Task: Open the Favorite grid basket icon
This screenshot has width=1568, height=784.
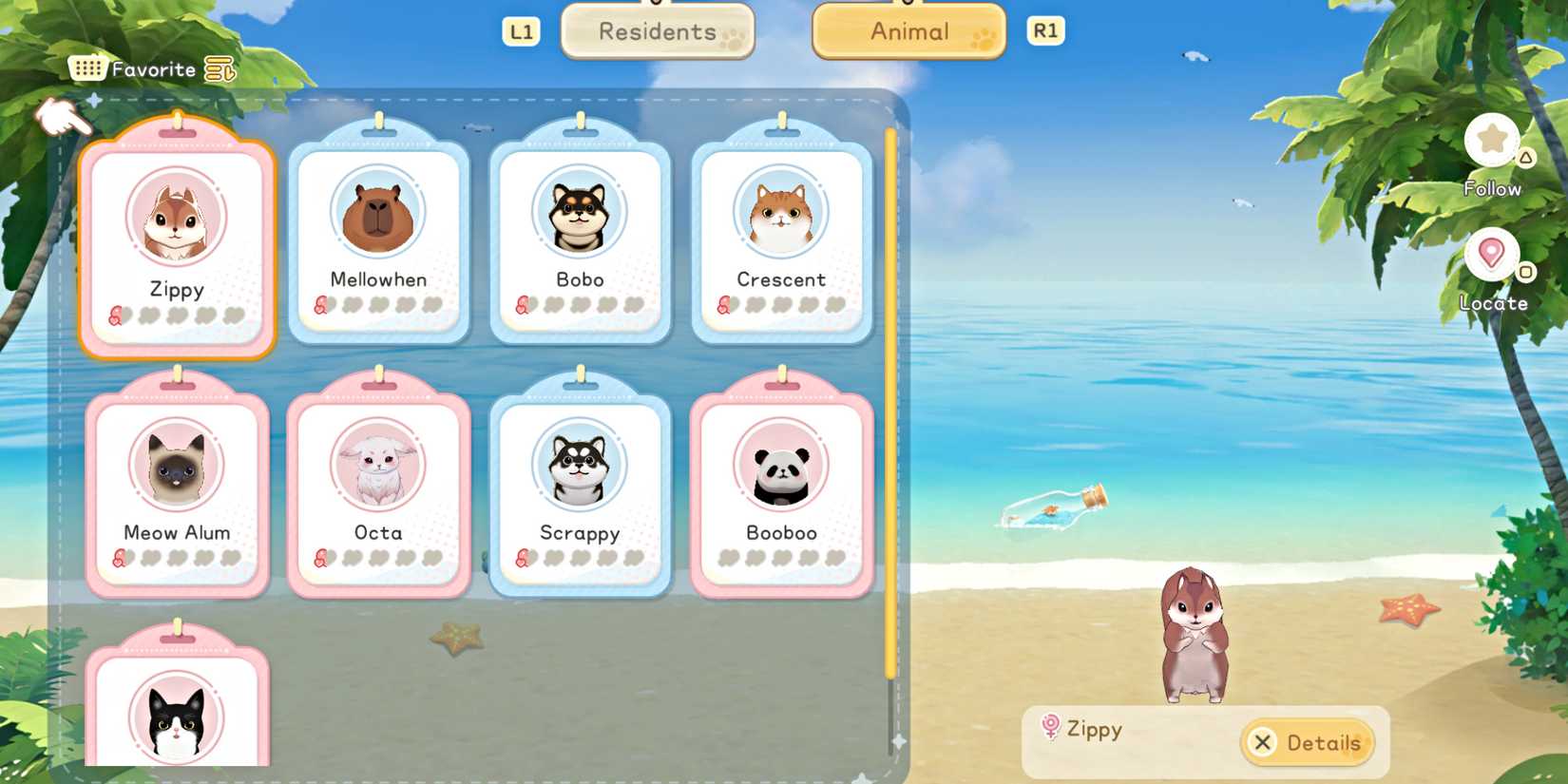Action: (86, 67)
